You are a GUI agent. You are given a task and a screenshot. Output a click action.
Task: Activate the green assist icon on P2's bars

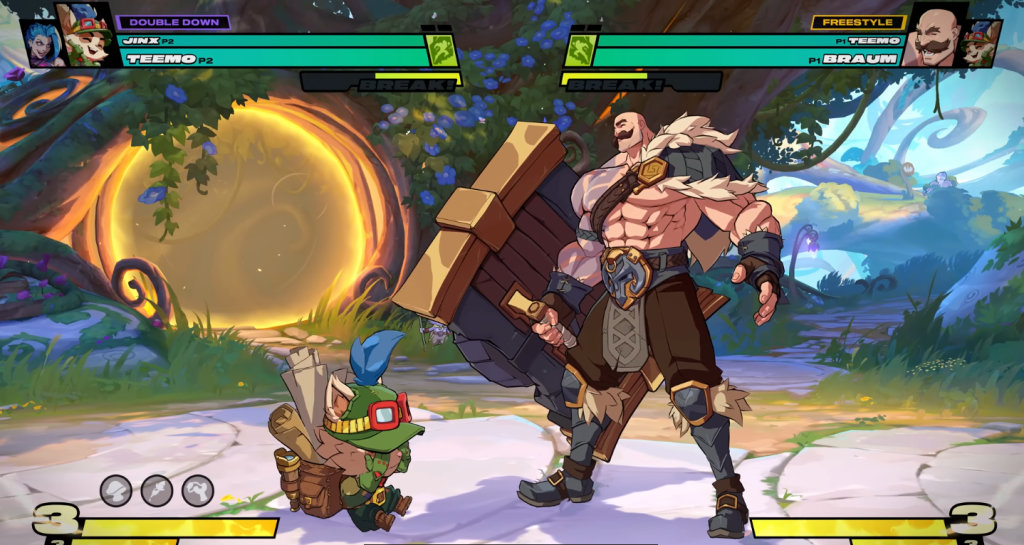pyautogui.click(x=442, y=50)
